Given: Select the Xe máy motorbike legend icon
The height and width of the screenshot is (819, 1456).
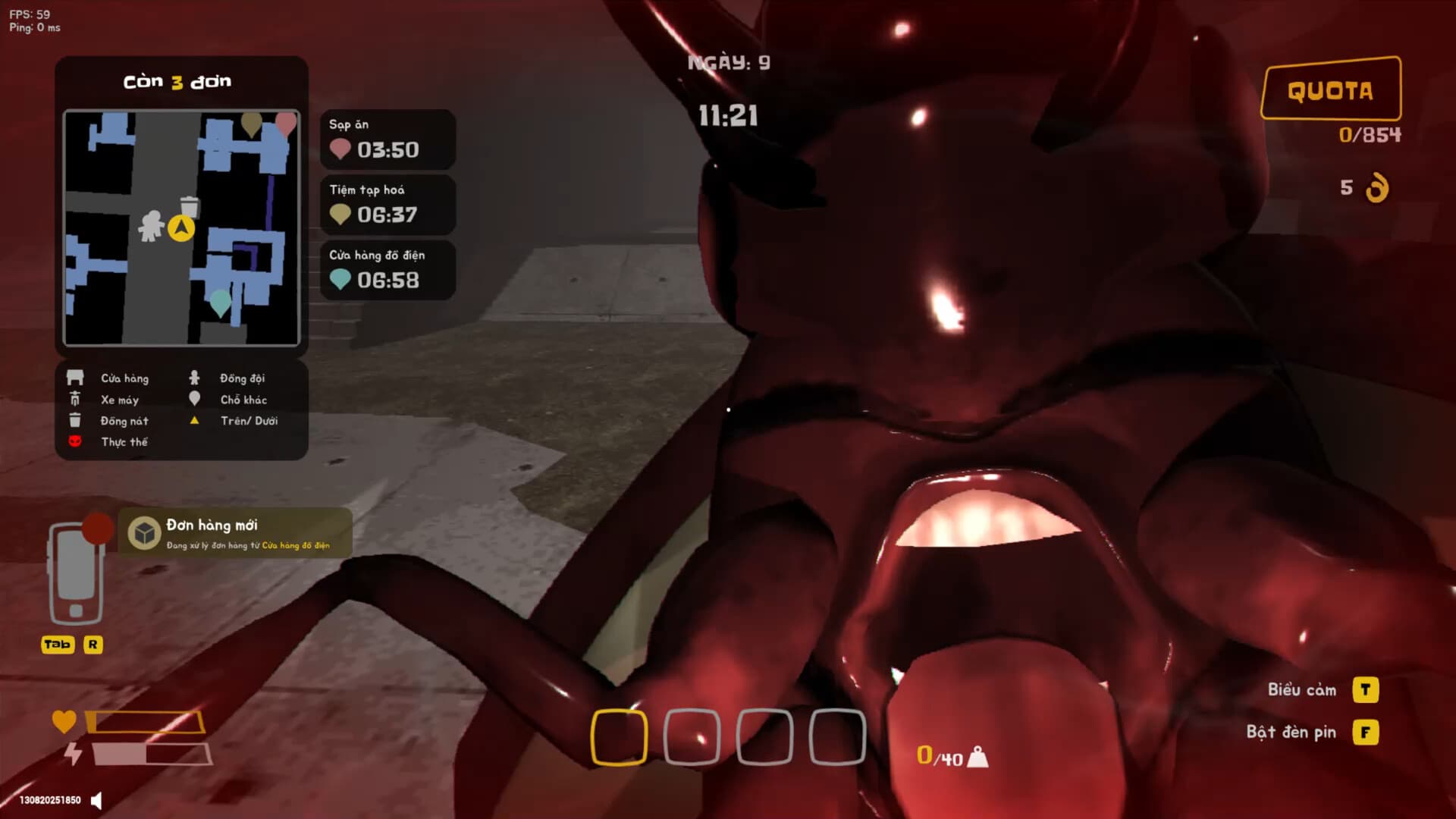Looking at the screenshot, I should pos(74,399).
